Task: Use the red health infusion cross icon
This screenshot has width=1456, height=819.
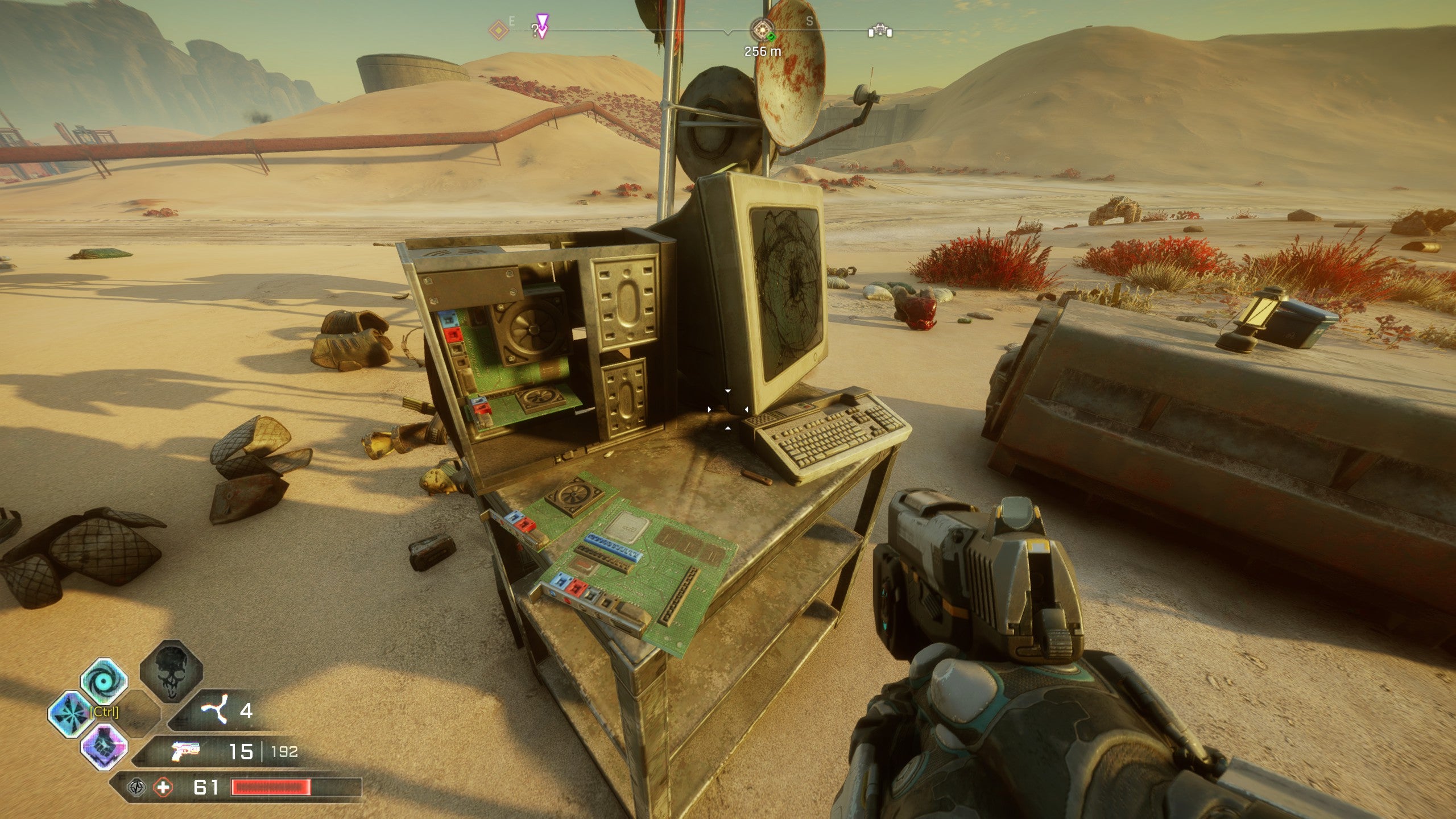Action: pos(164,788)
